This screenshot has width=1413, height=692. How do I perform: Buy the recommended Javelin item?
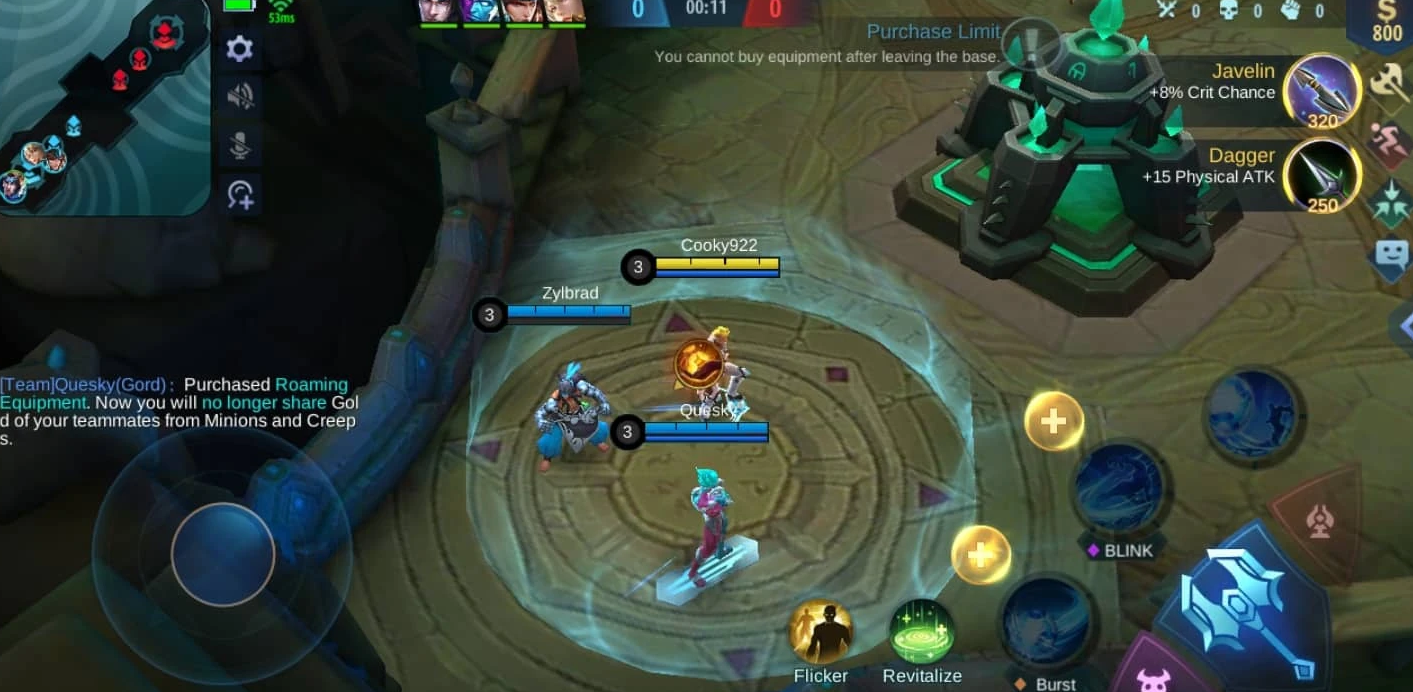1321,92
